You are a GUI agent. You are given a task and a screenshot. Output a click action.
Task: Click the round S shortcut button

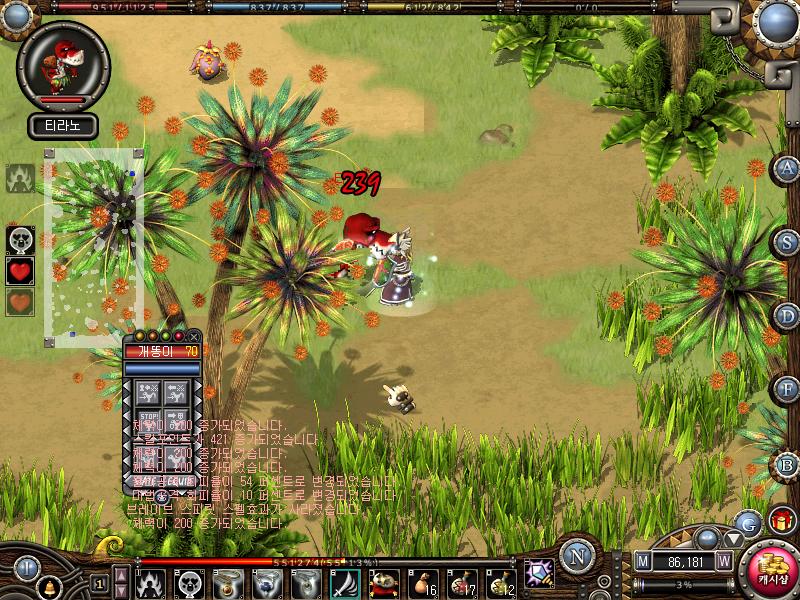click(x=787, y=242)
